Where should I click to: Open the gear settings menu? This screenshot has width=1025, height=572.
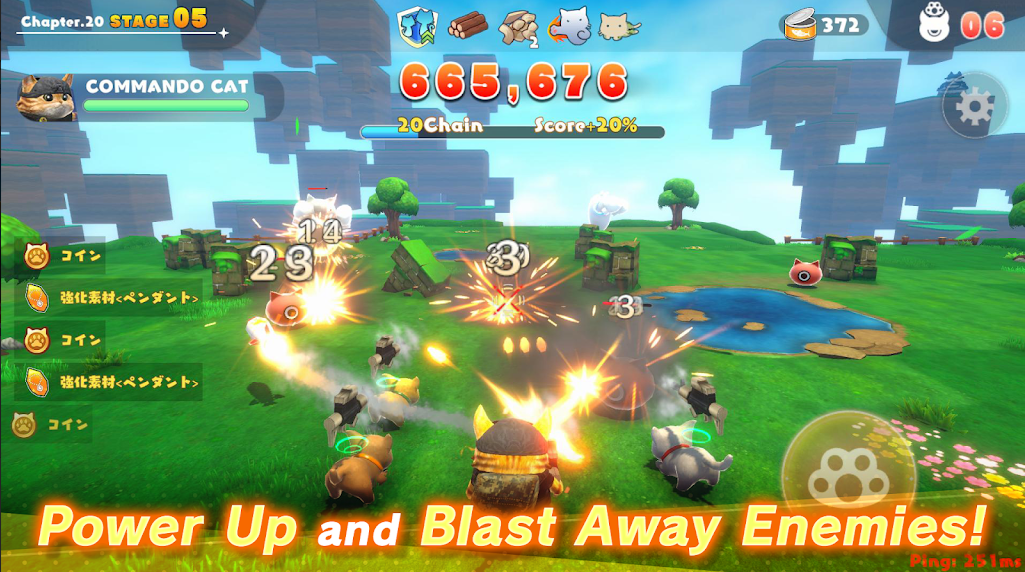[974, 106]
